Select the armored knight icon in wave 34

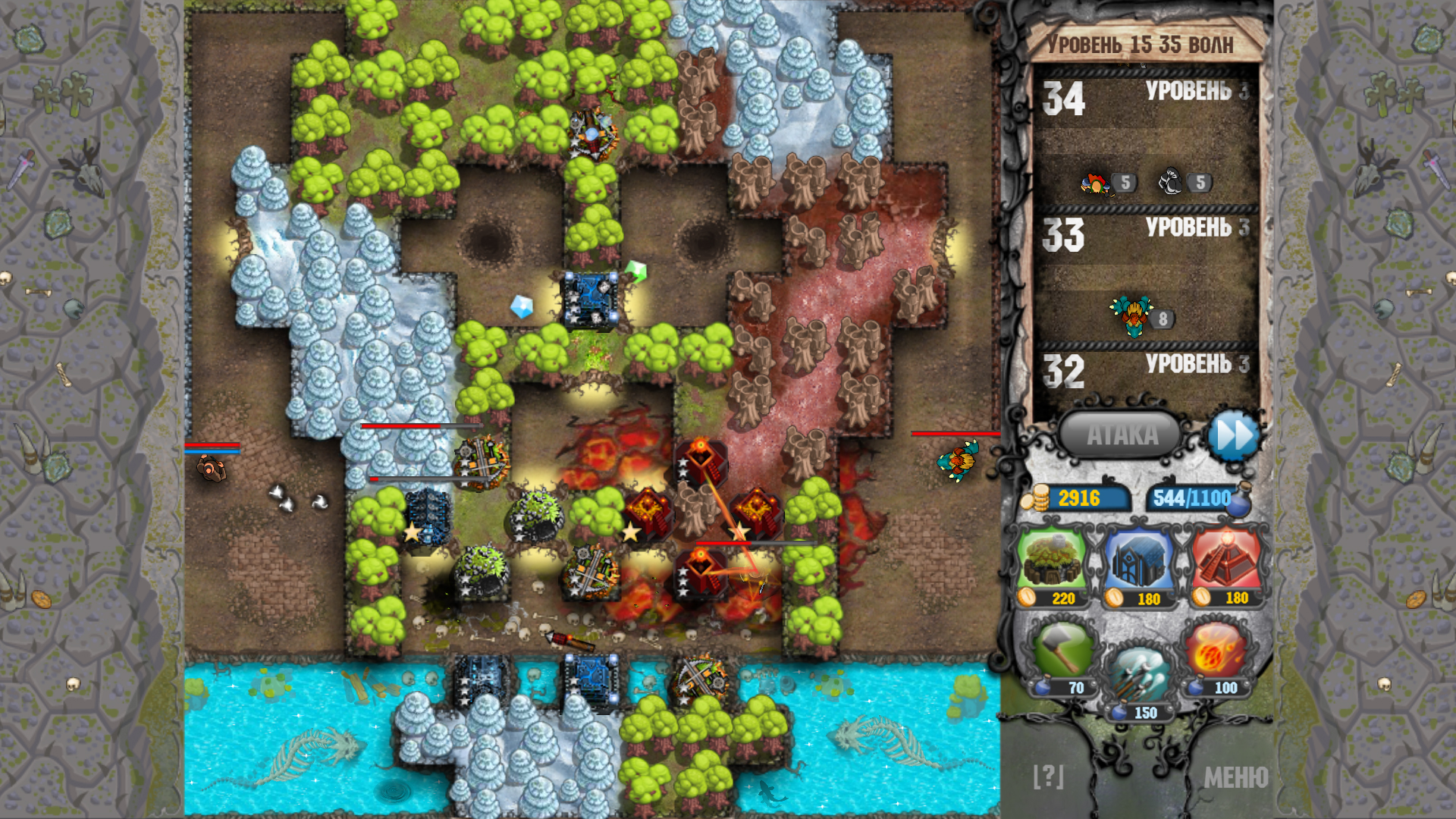click(1169, 182)
